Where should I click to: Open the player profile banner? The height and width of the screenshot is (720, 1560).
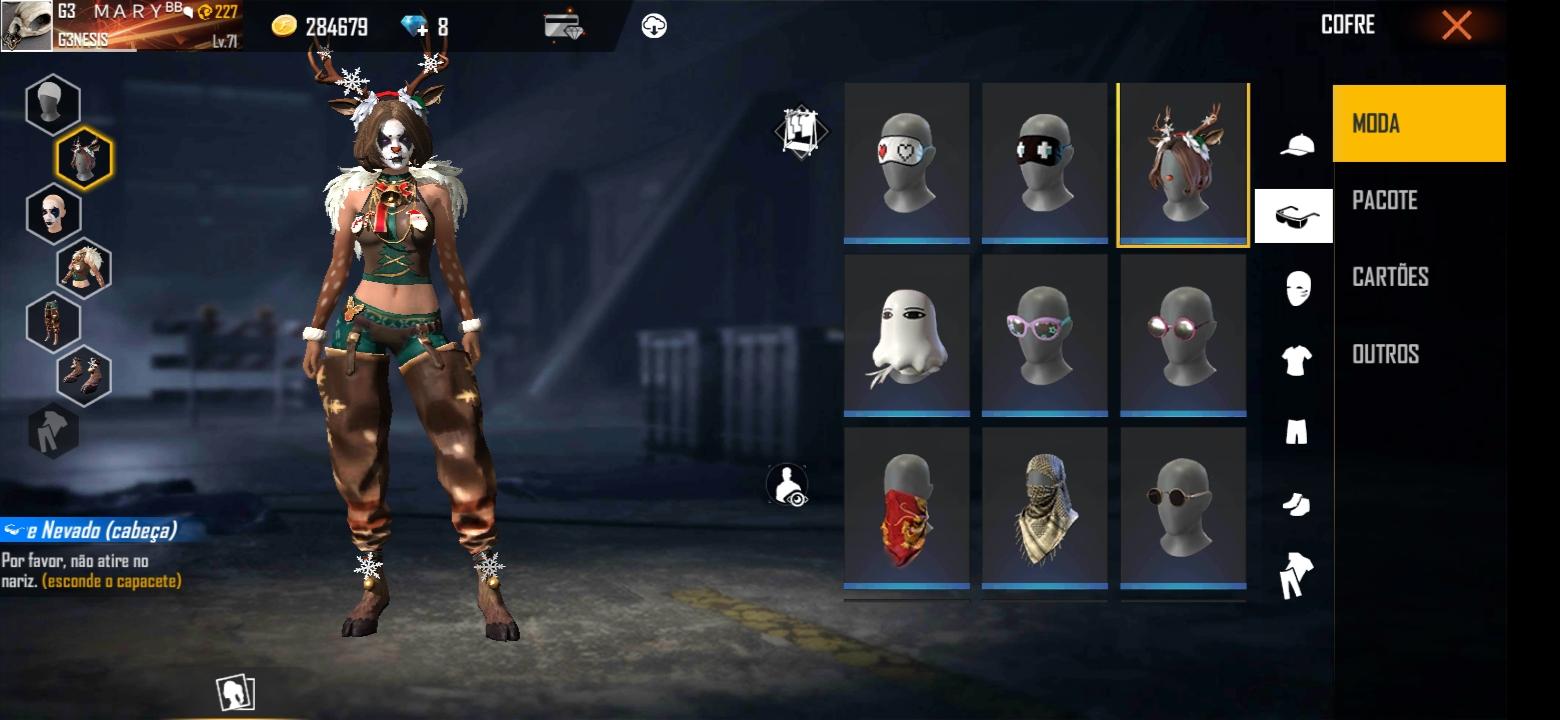click(x=120, y=26)
